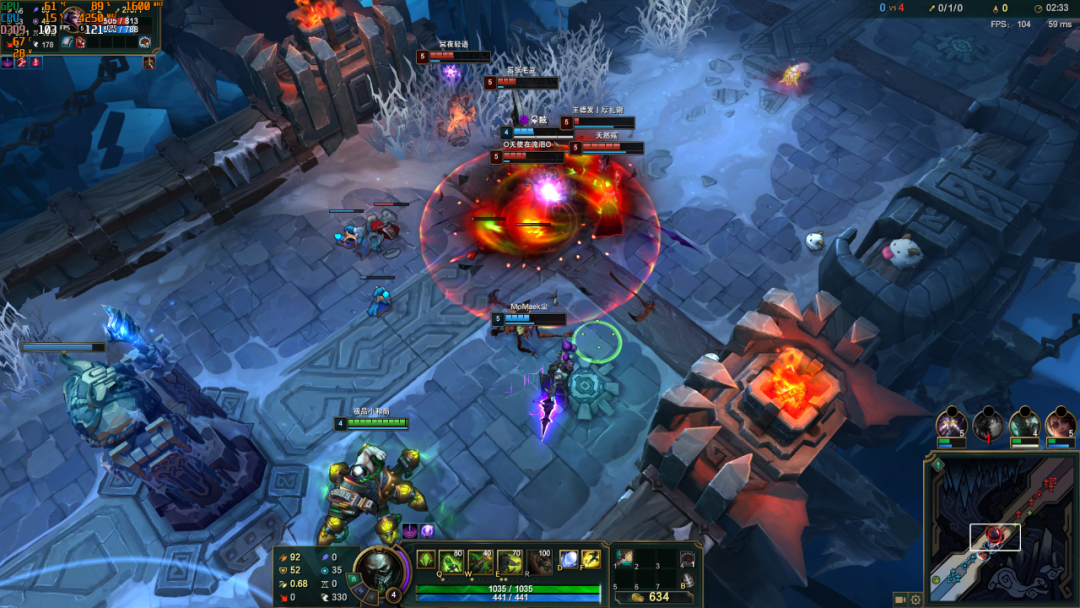Use the yellow Flash spell on F
Viewport: 1080px width, 608px height.
pyautogui.click(x=592, y=560)
